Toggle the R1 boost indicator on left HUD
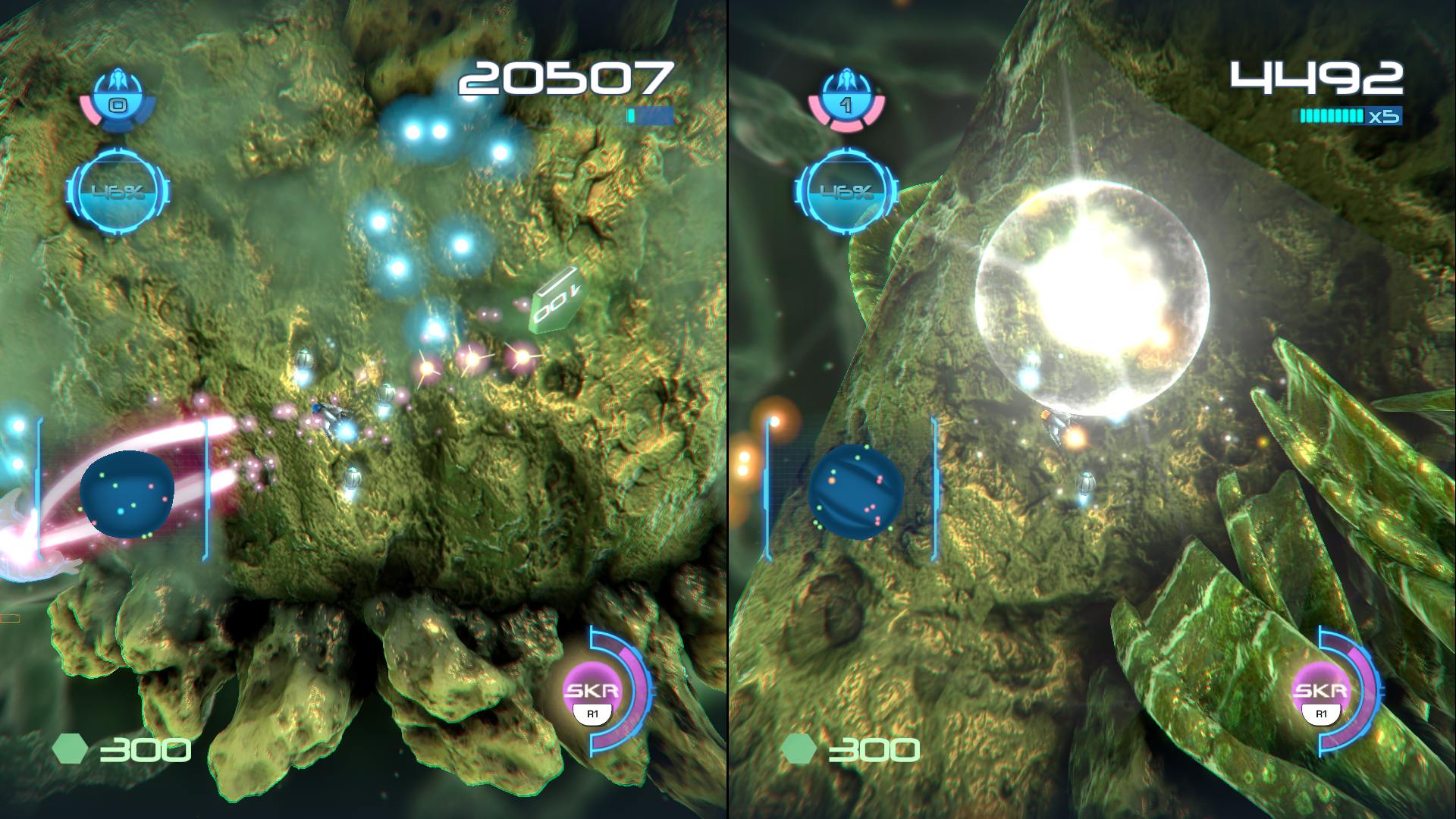 click(x=592, y=714)
